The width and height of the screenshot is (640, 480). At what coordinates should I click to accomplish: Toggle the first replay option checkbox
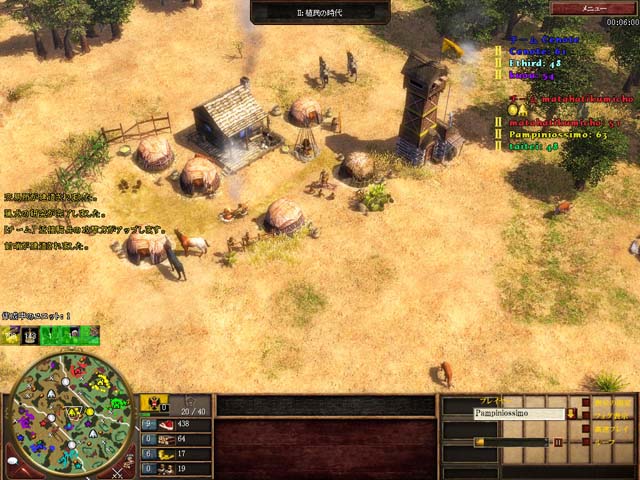tap(586, 402)
